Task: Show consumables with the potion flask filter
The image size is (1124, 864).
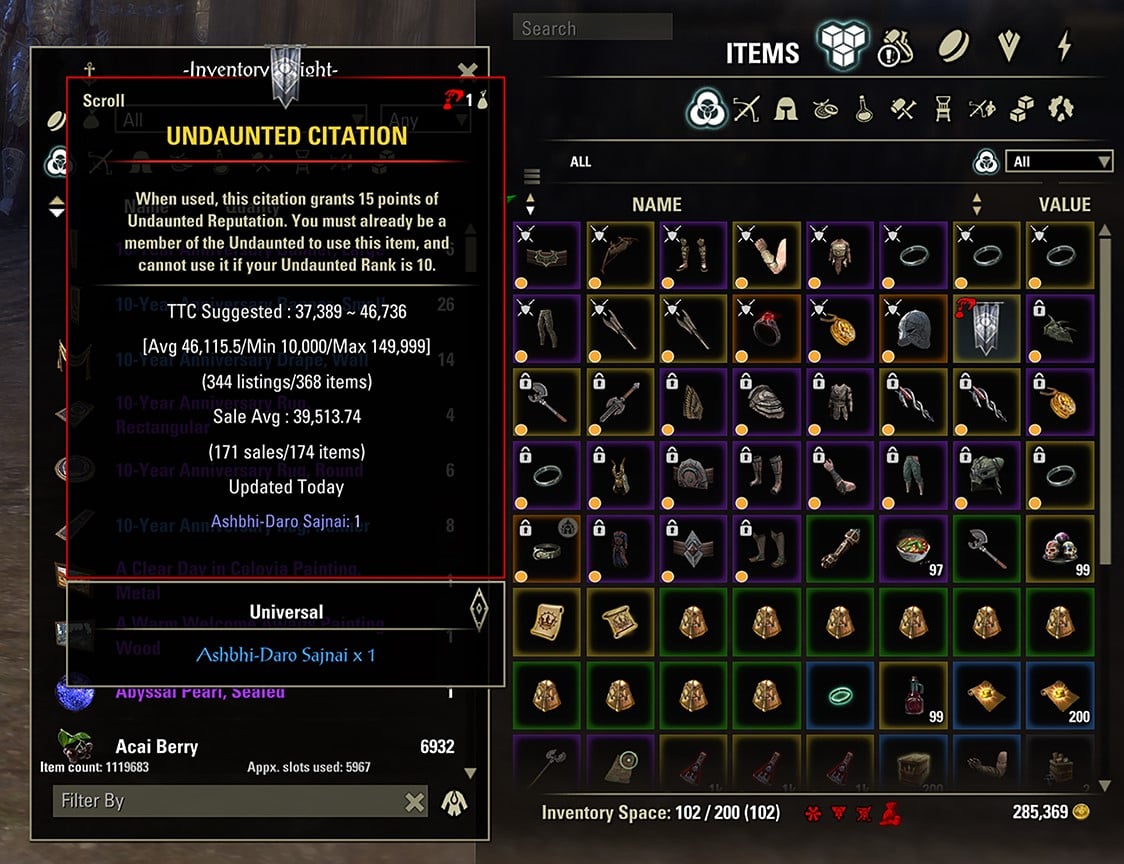Action: (x=864, y=108)
